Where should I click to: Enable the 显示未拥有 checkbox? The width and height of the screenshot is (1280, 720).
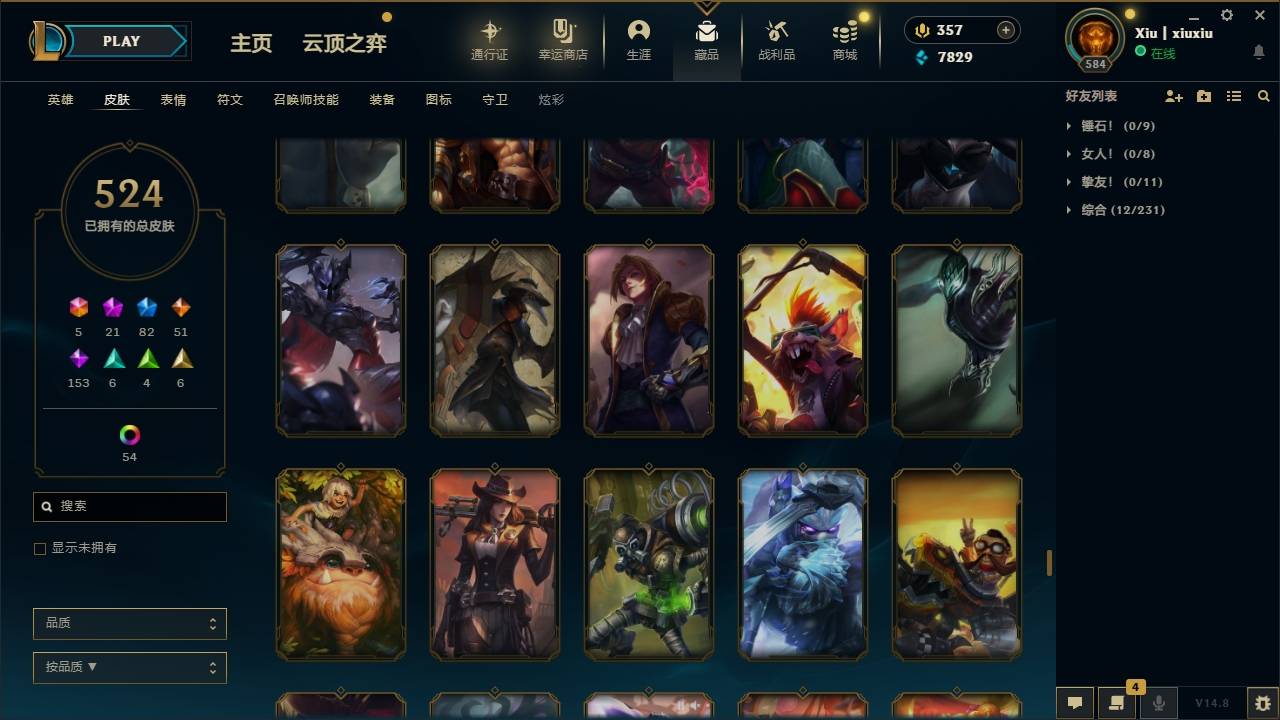click(39, 548)
